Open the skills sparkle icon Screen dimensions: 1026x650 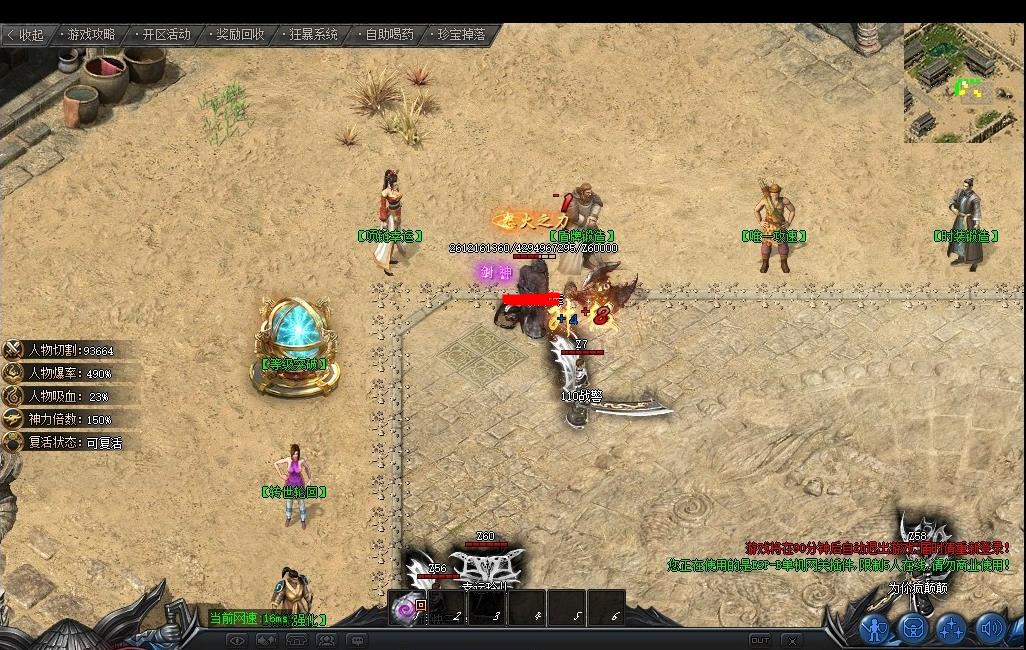[x=952, y=627]
